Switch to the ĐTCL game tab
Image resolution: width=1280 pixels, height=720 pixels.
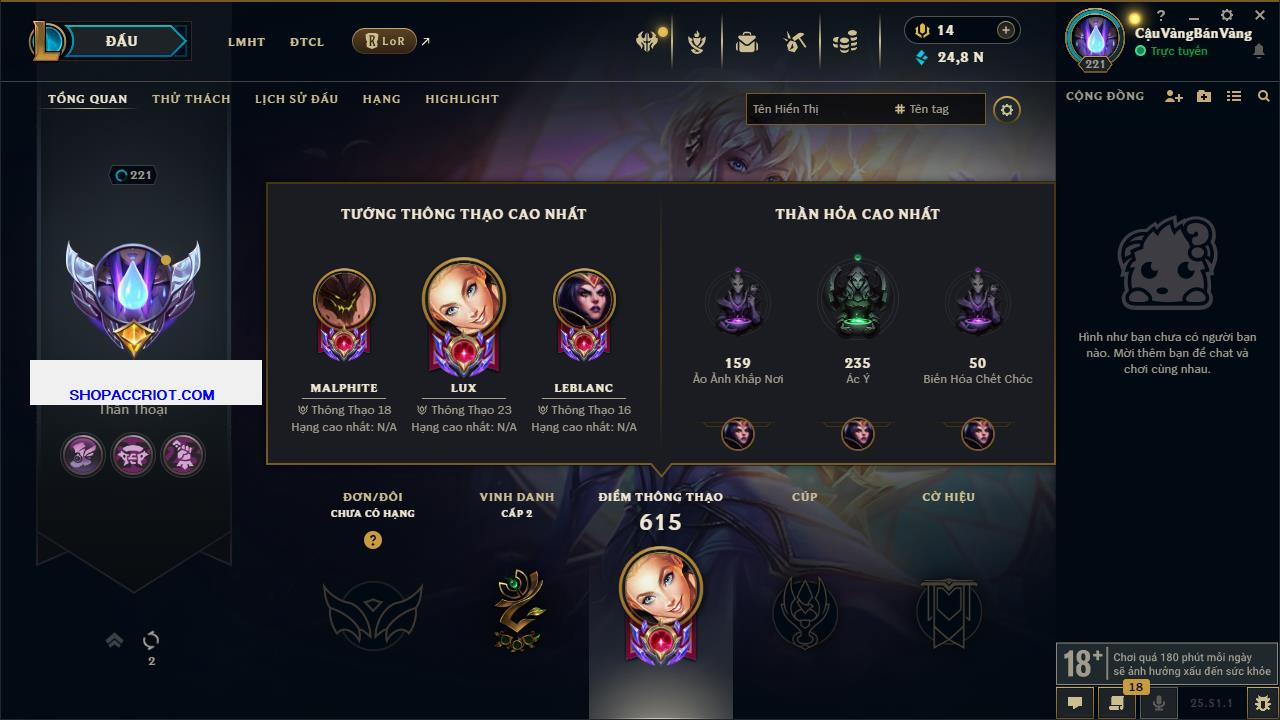point(307,42)
